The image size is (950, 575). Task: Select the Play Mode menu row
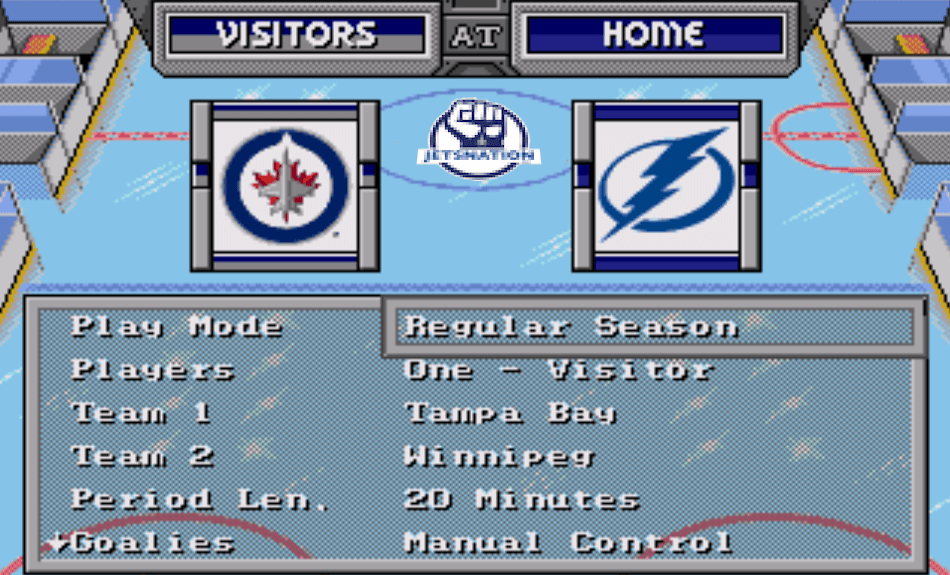(x=177, y=327)
